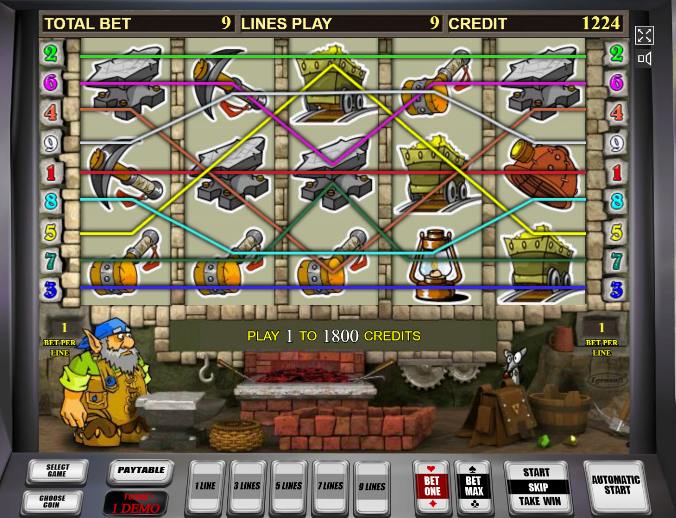The height and width of the screenshot is (518, 676).
Task: Place the maximum bet with Bet Max
Action: point(473,487)
